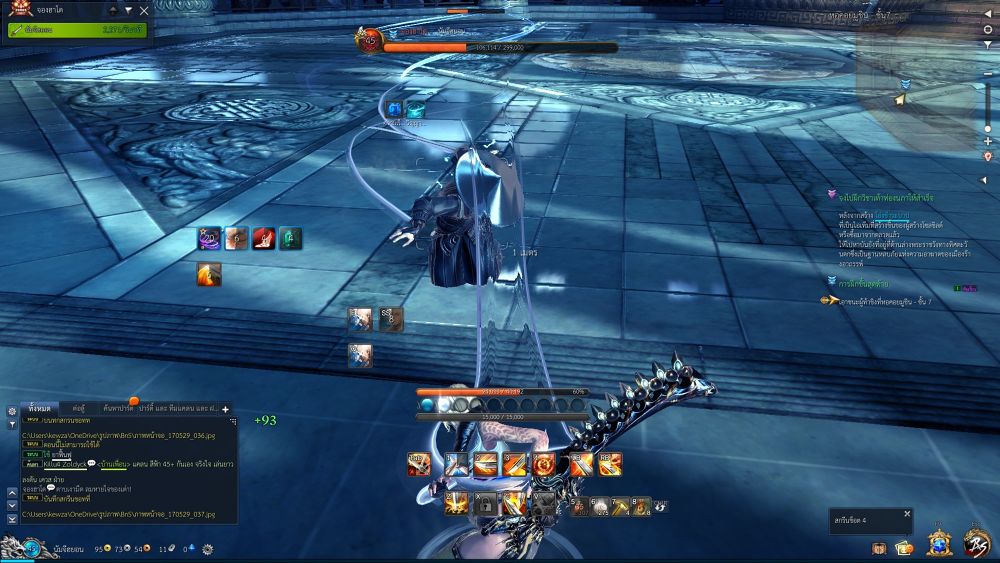Screen dimensions: 1000x563
Task: Open the system gear beside currencies
Action: [207, 549]
